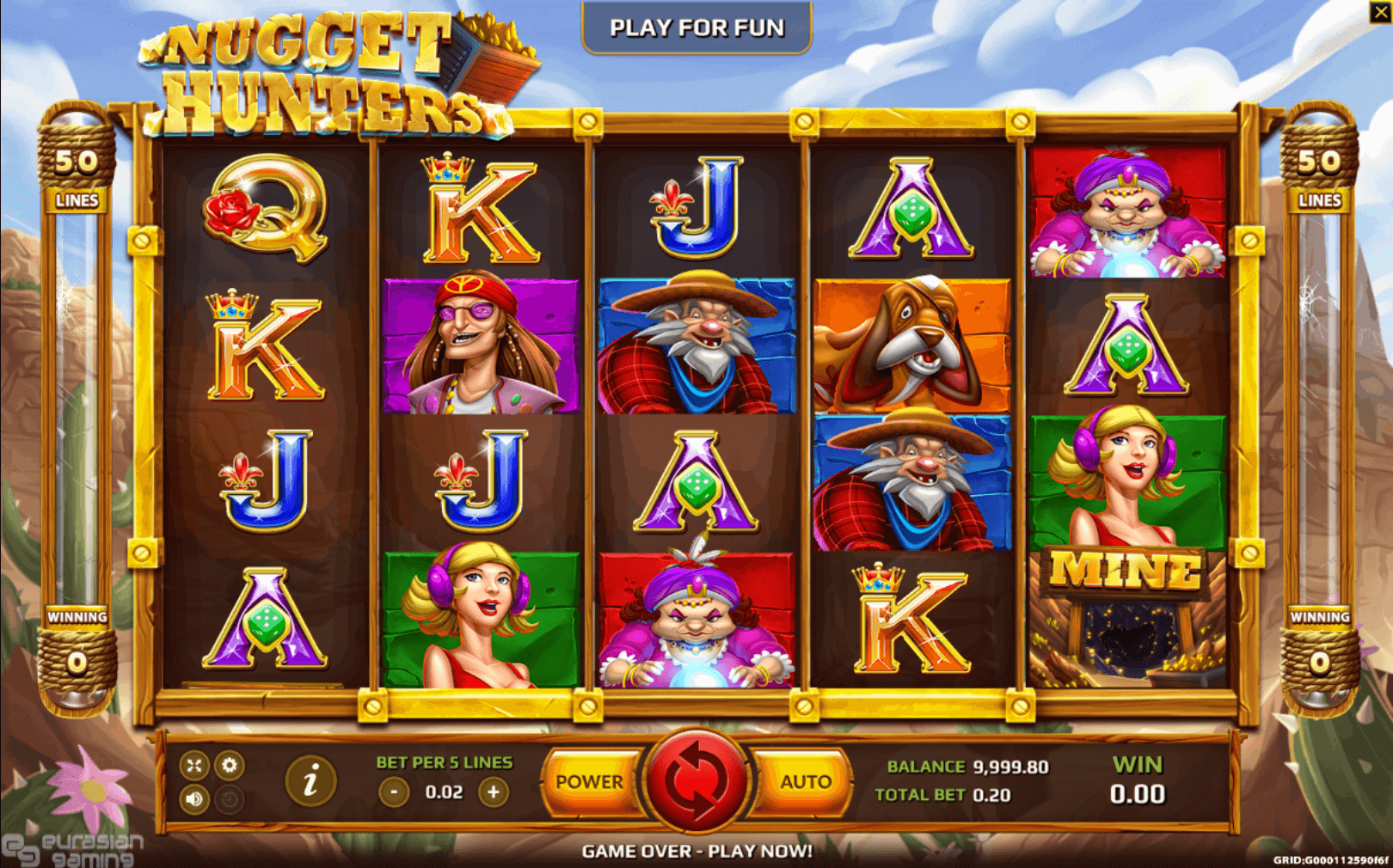Click the PLAY FOR FUN banner

point(696,28)
